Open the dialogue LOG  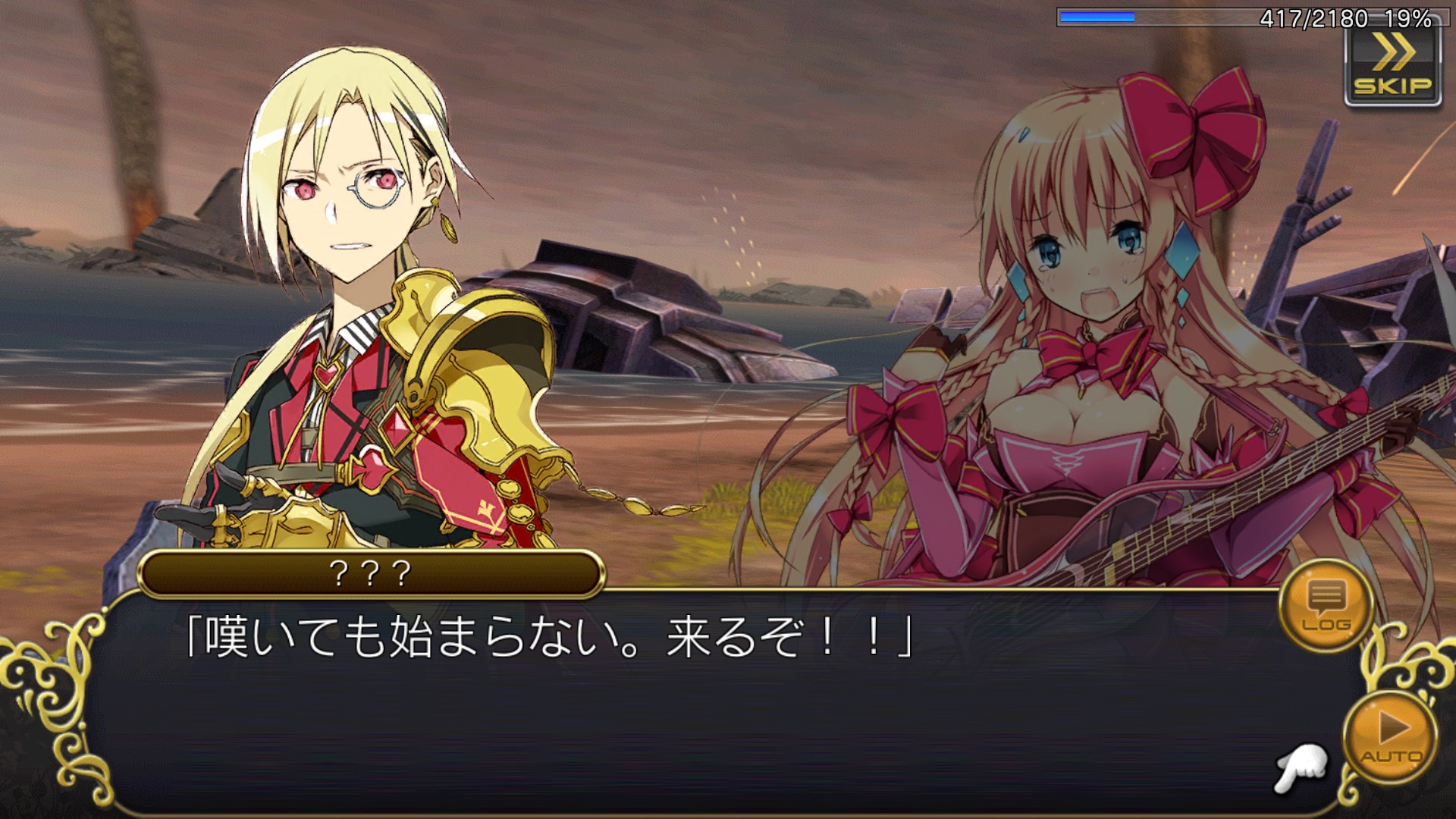click(1326, 605)
